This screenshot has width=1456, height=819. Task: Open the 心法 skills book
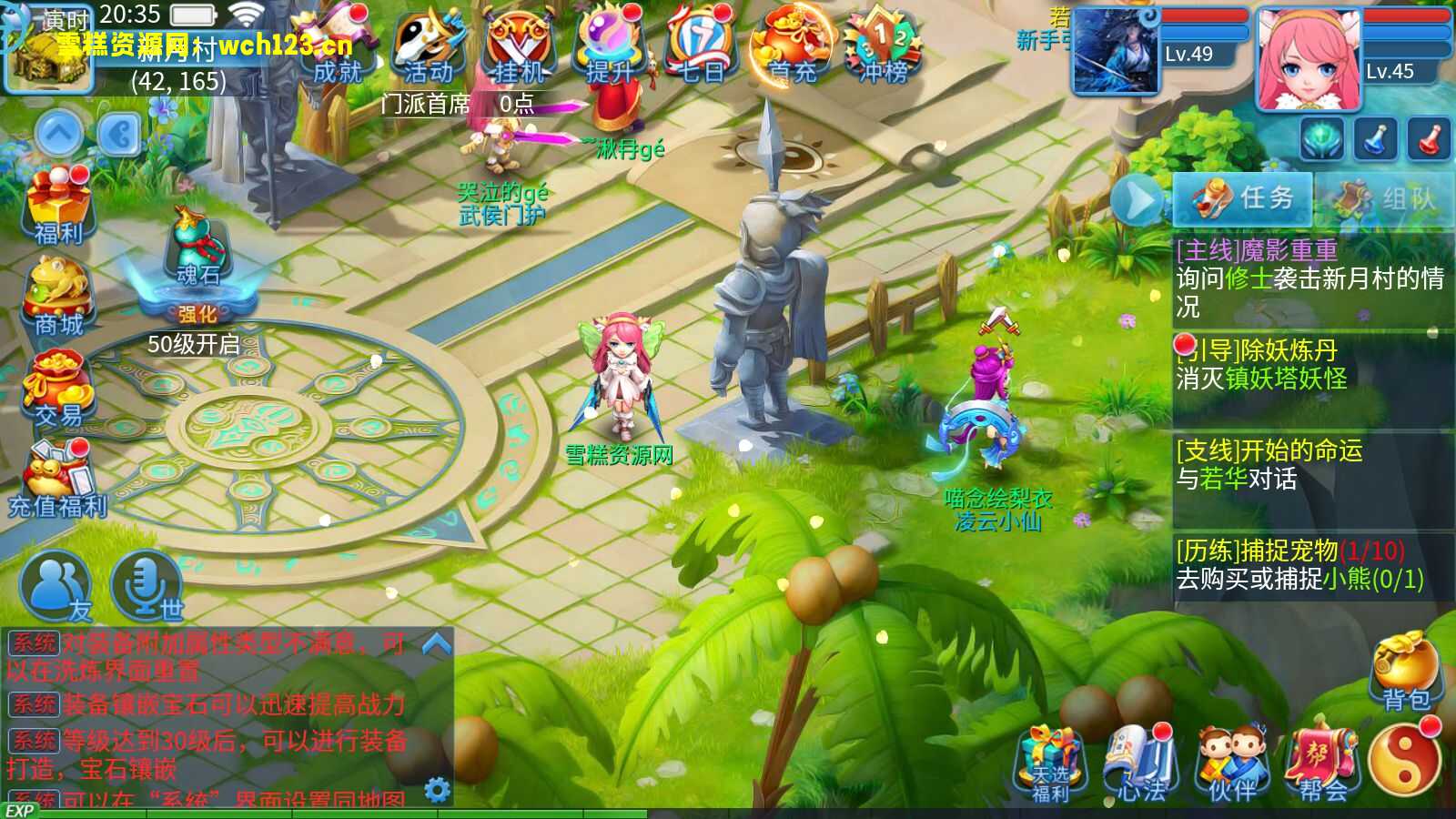pos(1141,763)
